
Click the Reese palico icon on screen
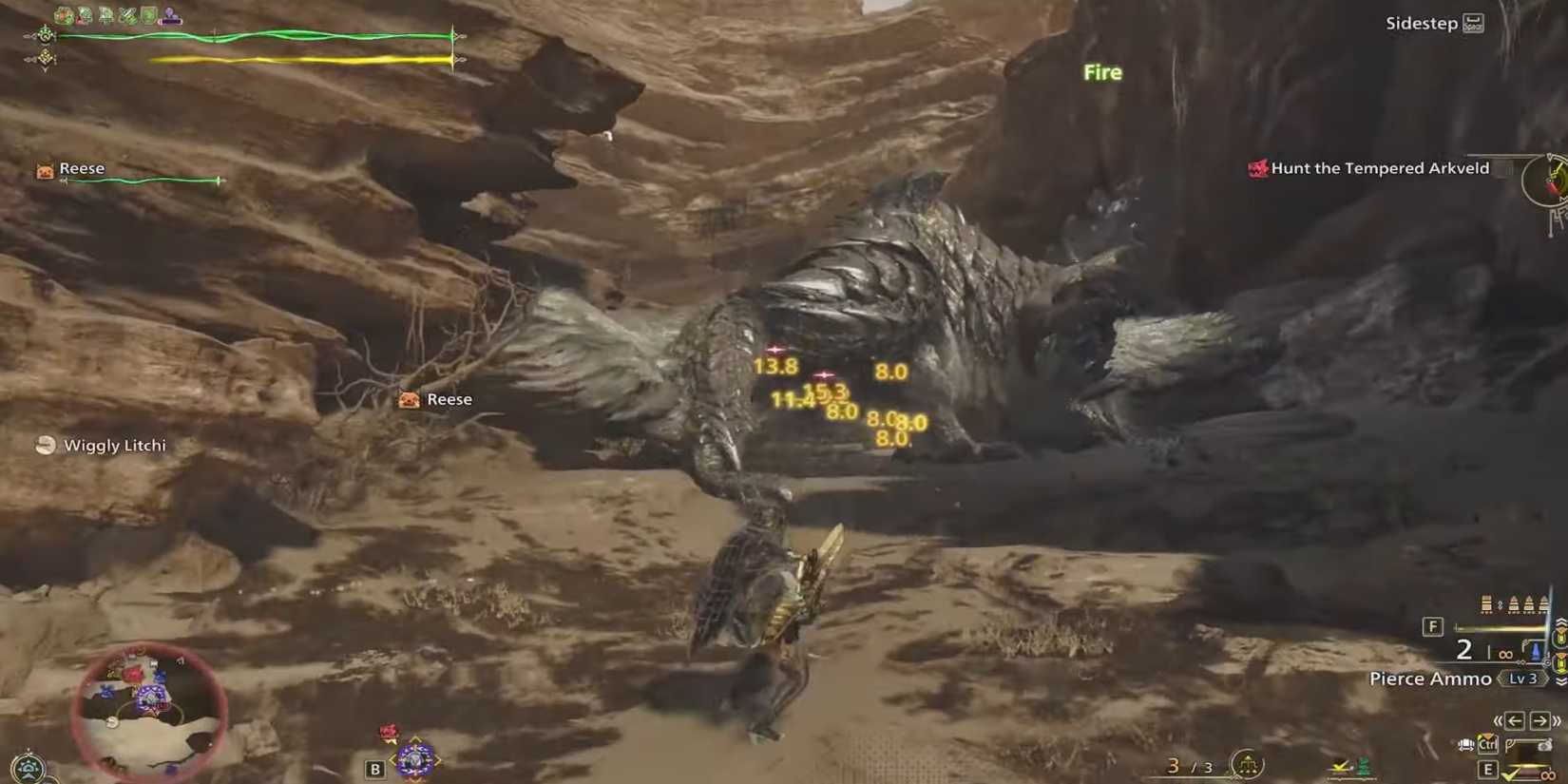409,399
